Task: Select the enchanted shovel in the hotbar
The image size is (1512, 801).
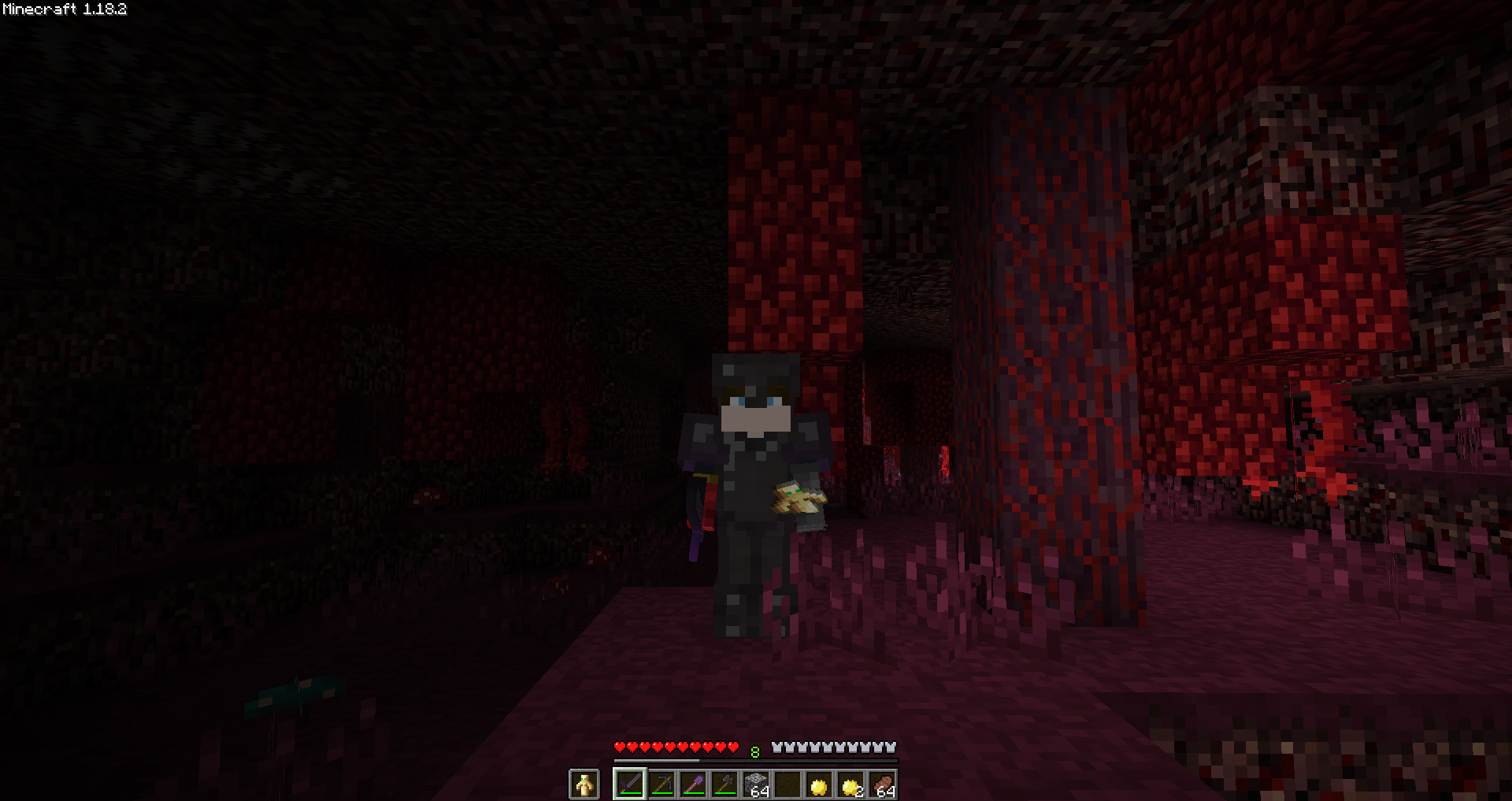Action: [x=693, y=784]
